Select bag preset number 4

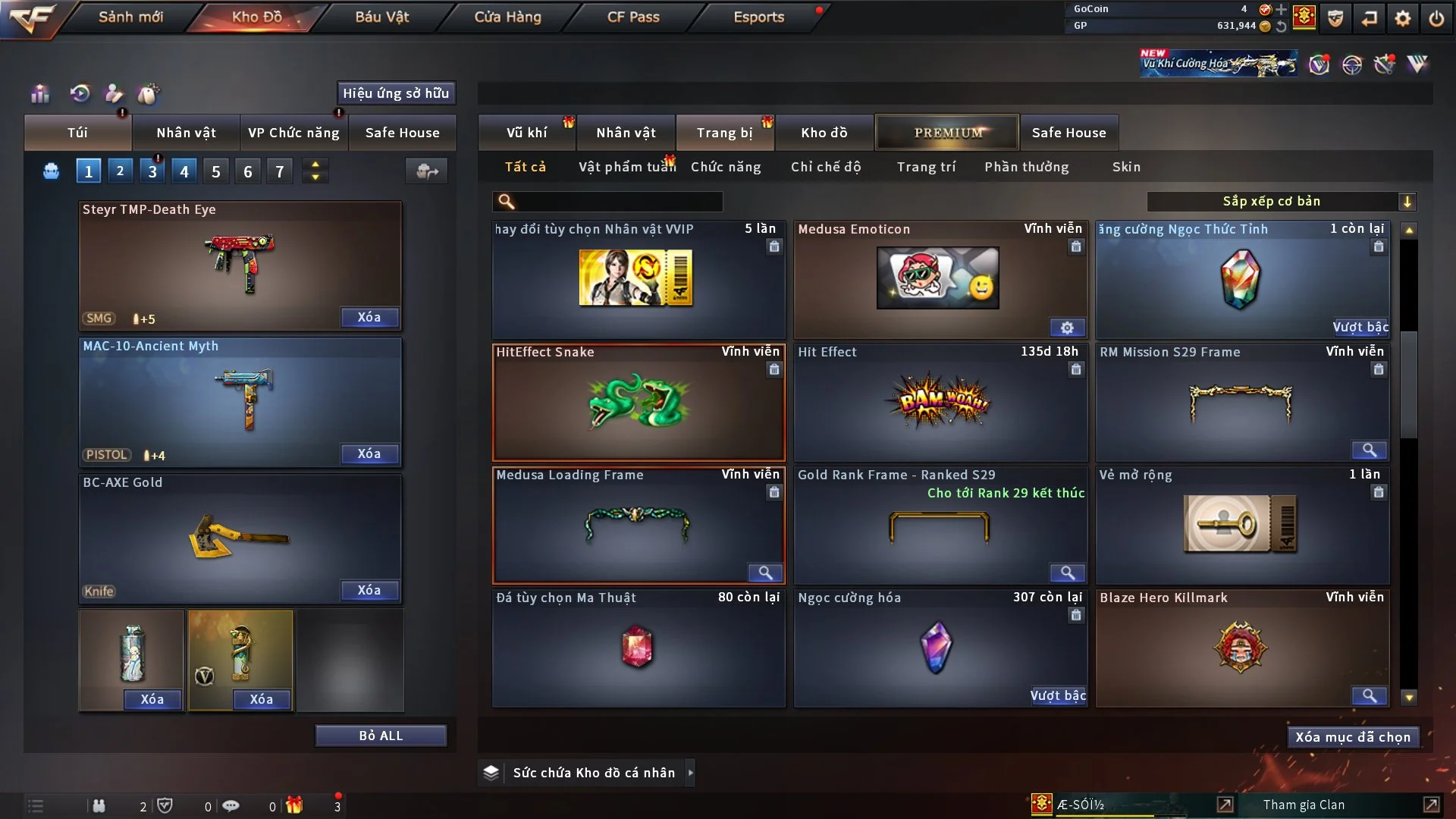coord(184,171)
